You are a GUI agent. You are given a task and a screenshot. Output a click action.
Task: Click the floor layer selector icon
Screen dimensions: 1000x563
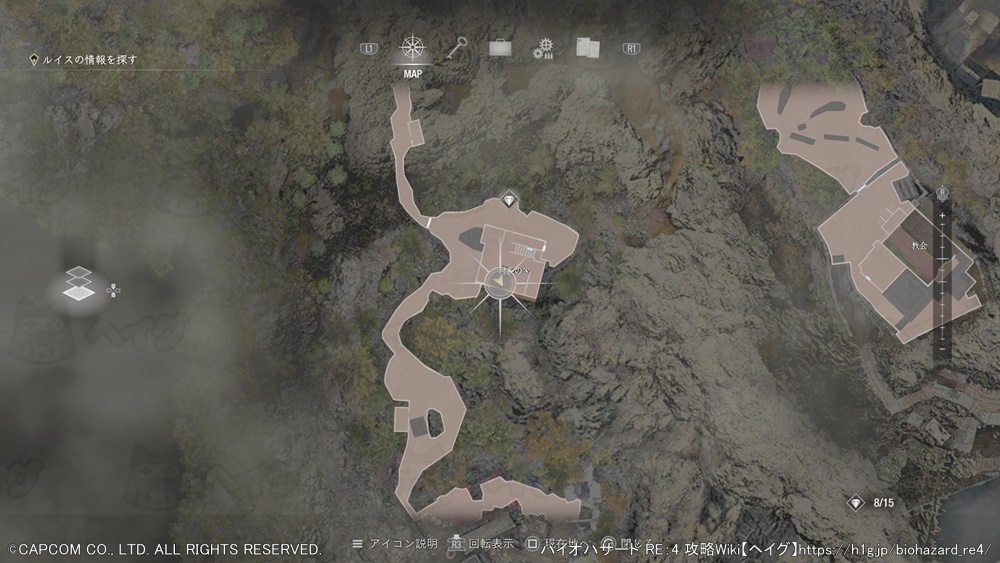(78, 285)
